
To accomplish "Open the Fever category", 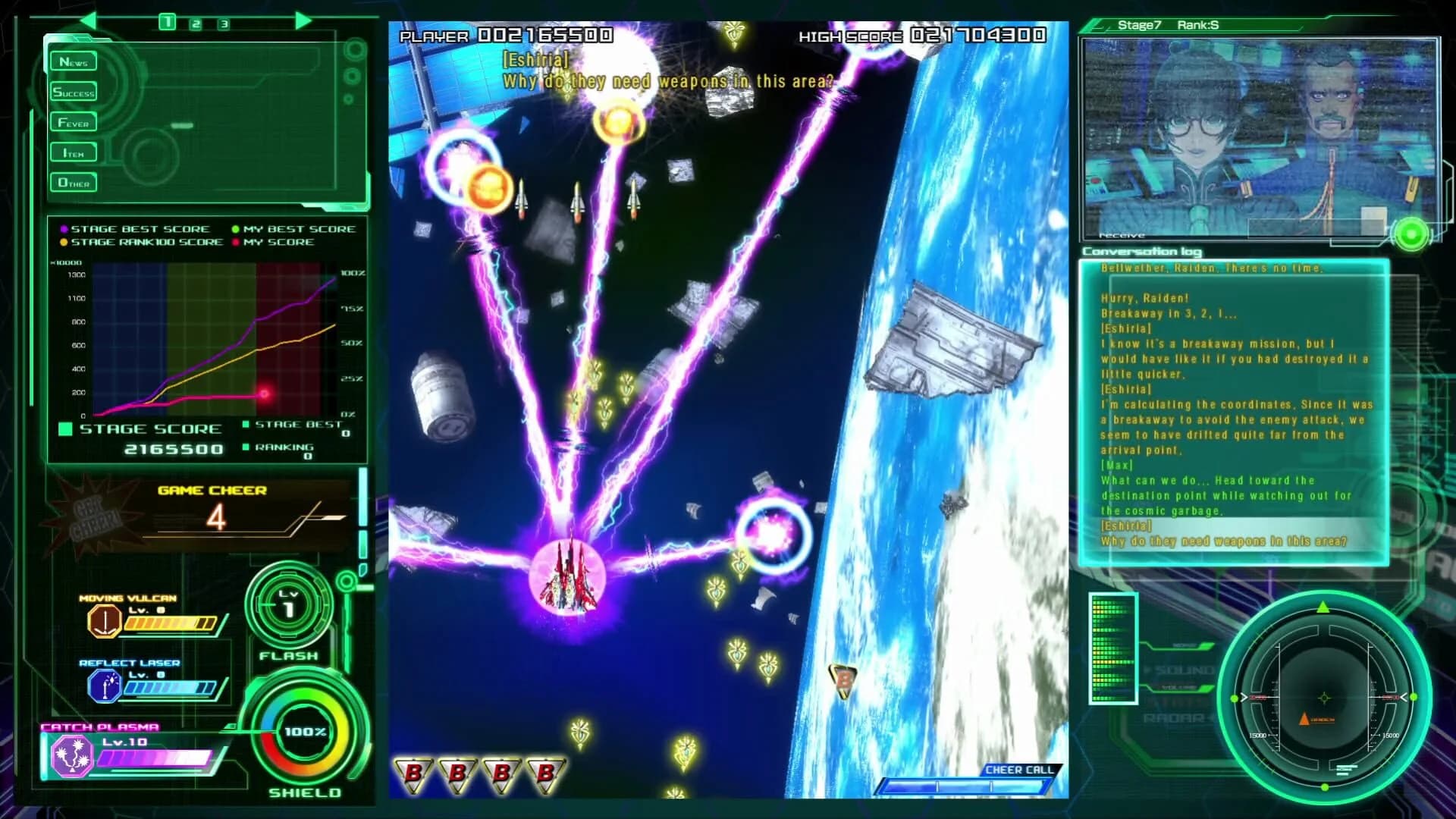I will (x=73, y=122).
